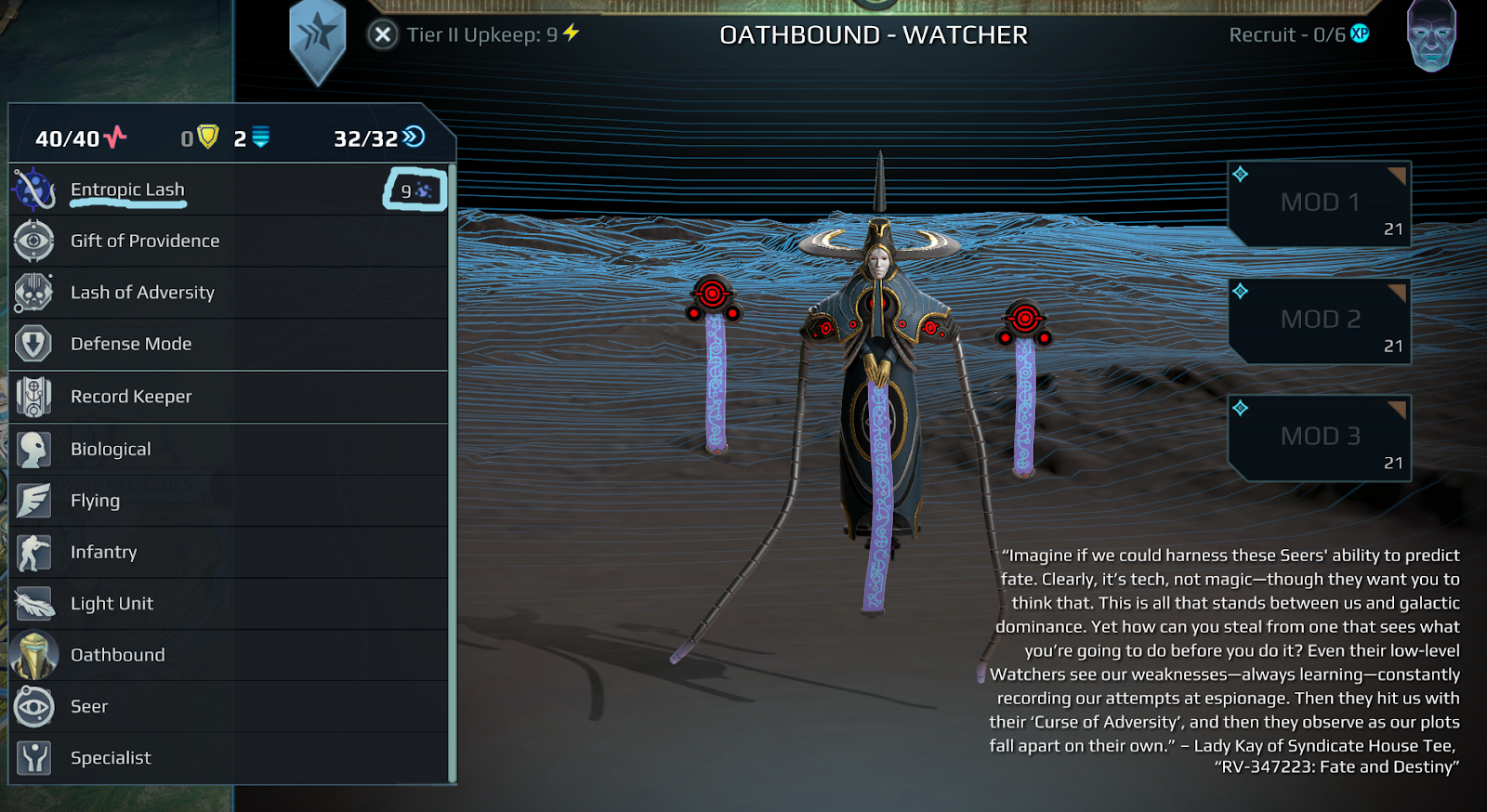This screenshot has height=812, width=1487.
Task: Open the MOD 1 slot
Action: click(x=1318, y=203)
